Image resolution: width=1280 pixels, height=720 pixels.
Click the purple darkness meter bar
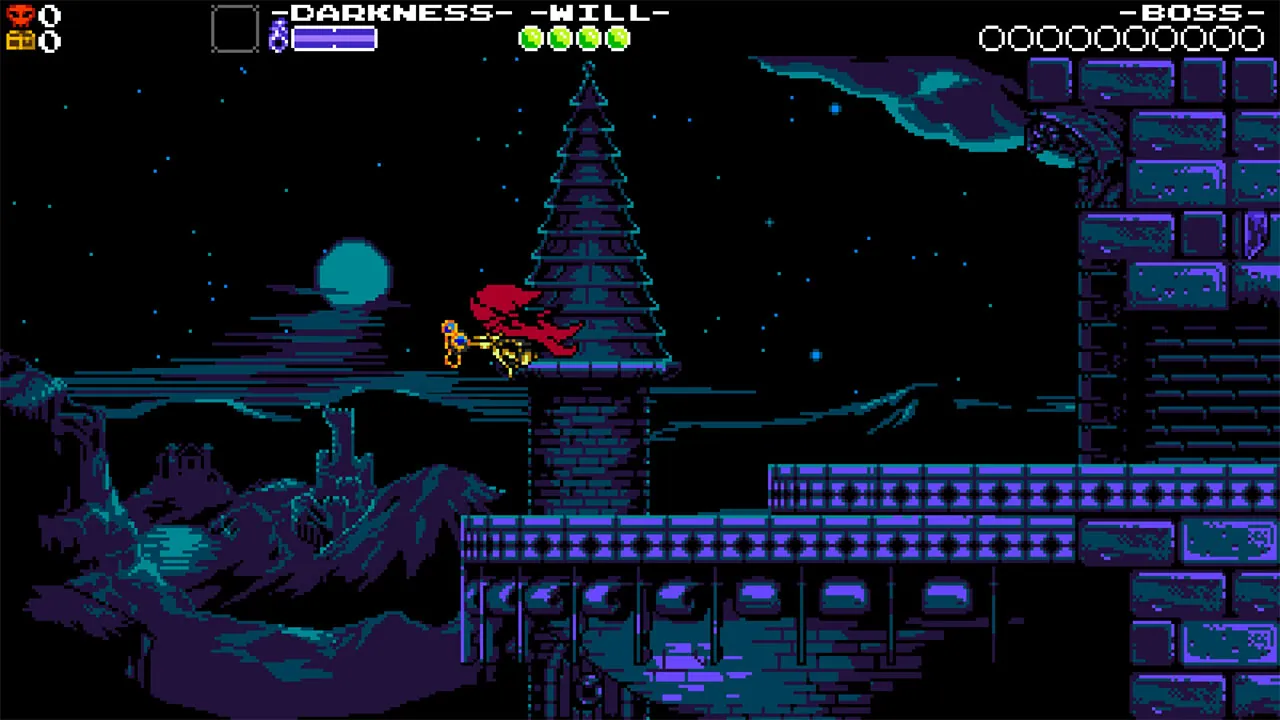coord(333,38)
